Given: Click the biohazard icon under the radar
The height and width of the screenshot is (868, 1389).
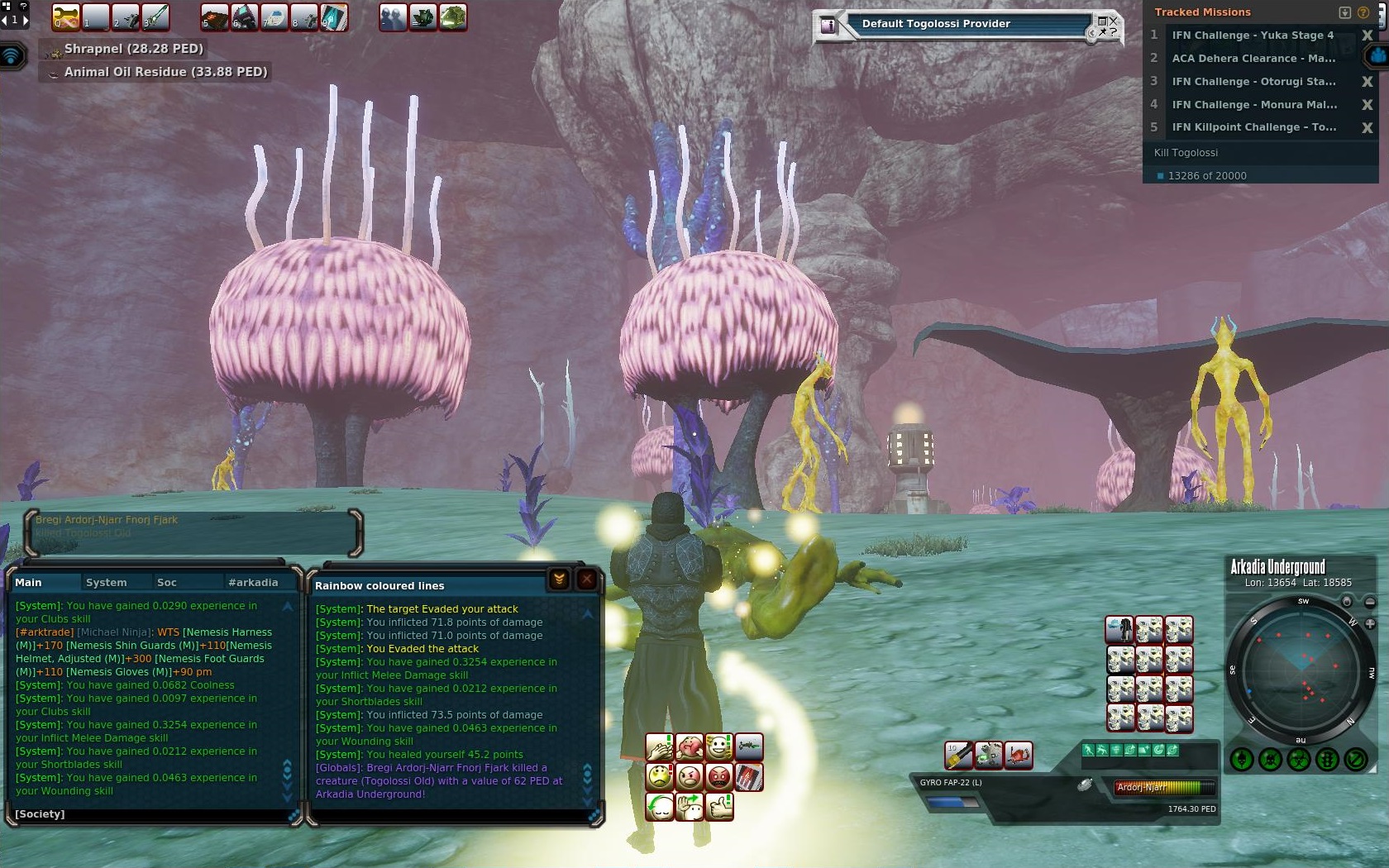Looking at the screenshot, I should point(1299,759).
